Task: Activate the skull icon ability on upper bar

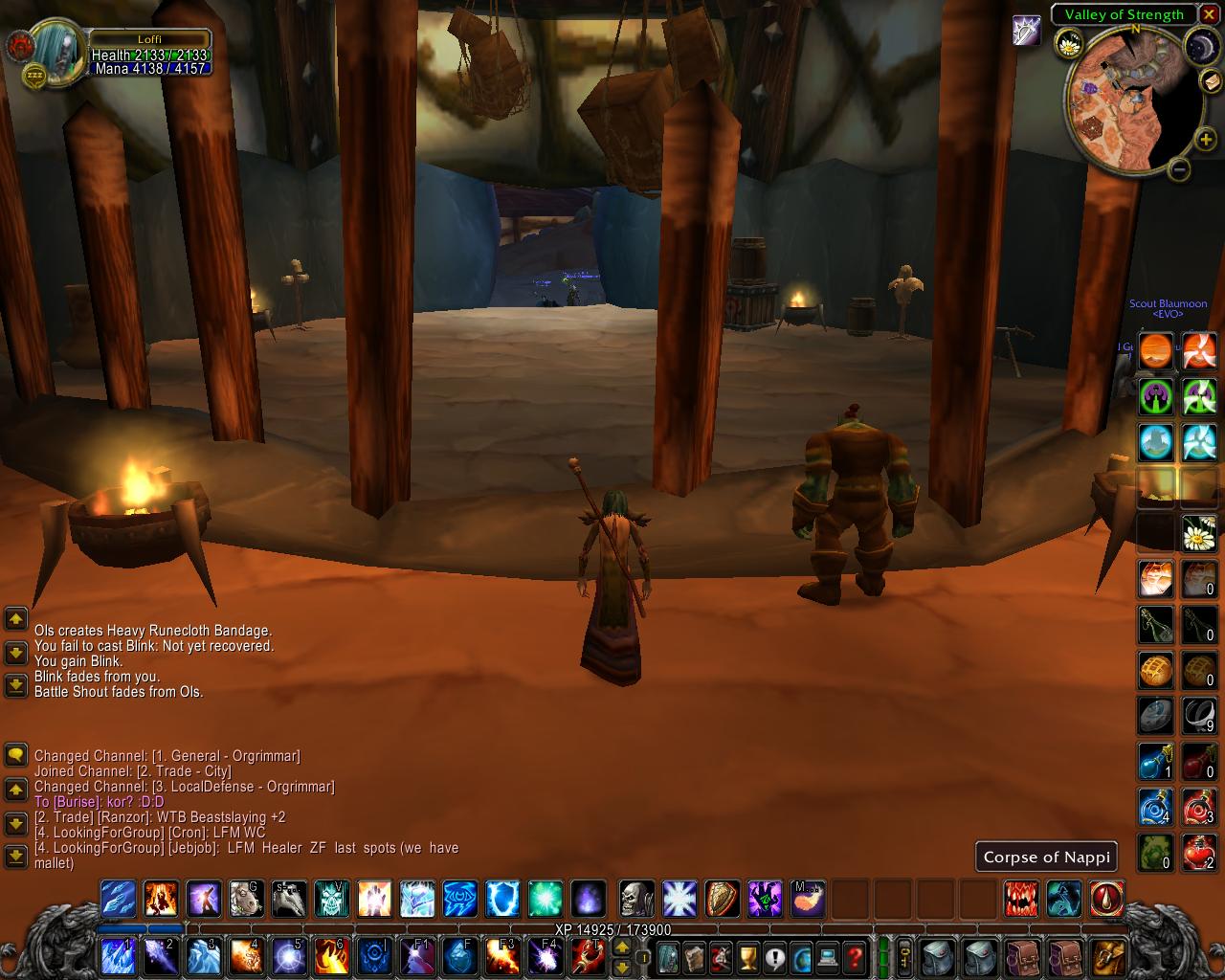Action: click(636, 900)
